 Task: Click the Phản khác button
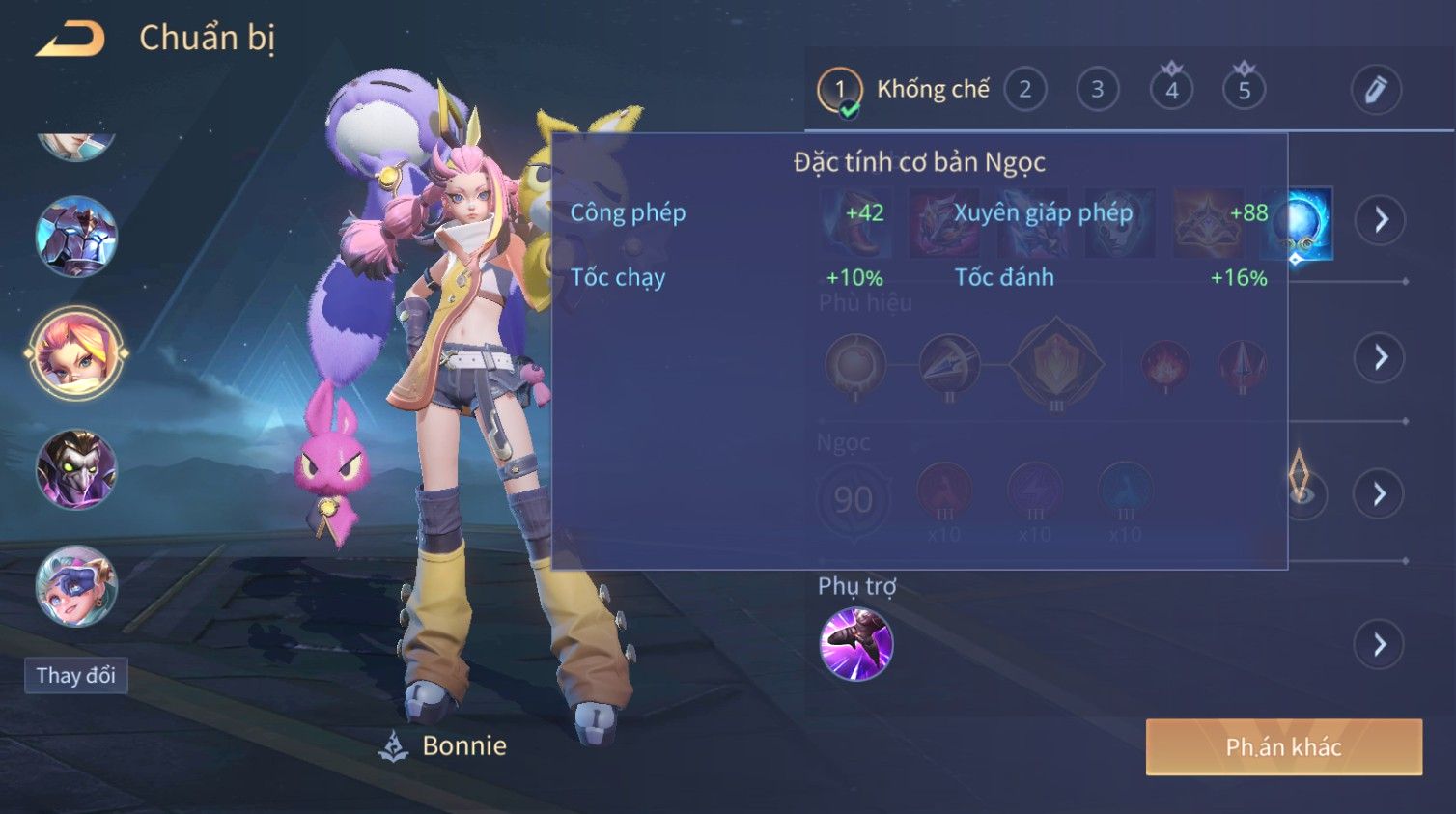pos(1283,746)
